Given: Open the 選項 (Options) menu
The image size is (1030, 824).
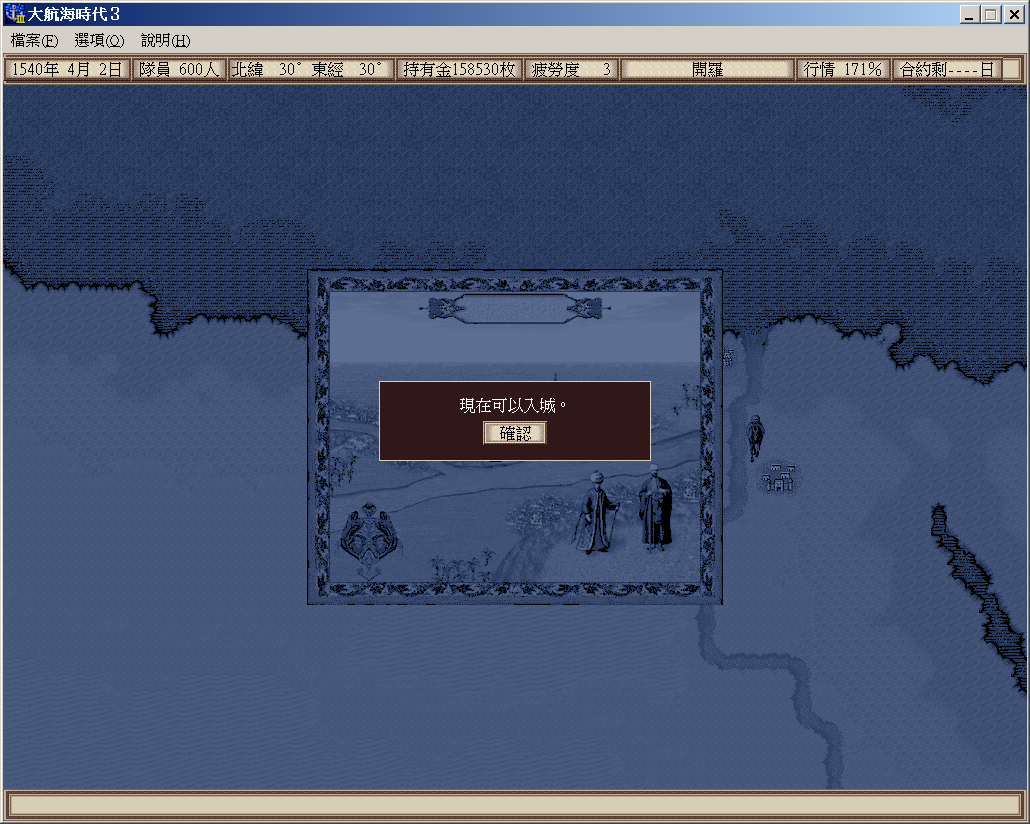Looking at the screenshot, I should coord(99,41).
